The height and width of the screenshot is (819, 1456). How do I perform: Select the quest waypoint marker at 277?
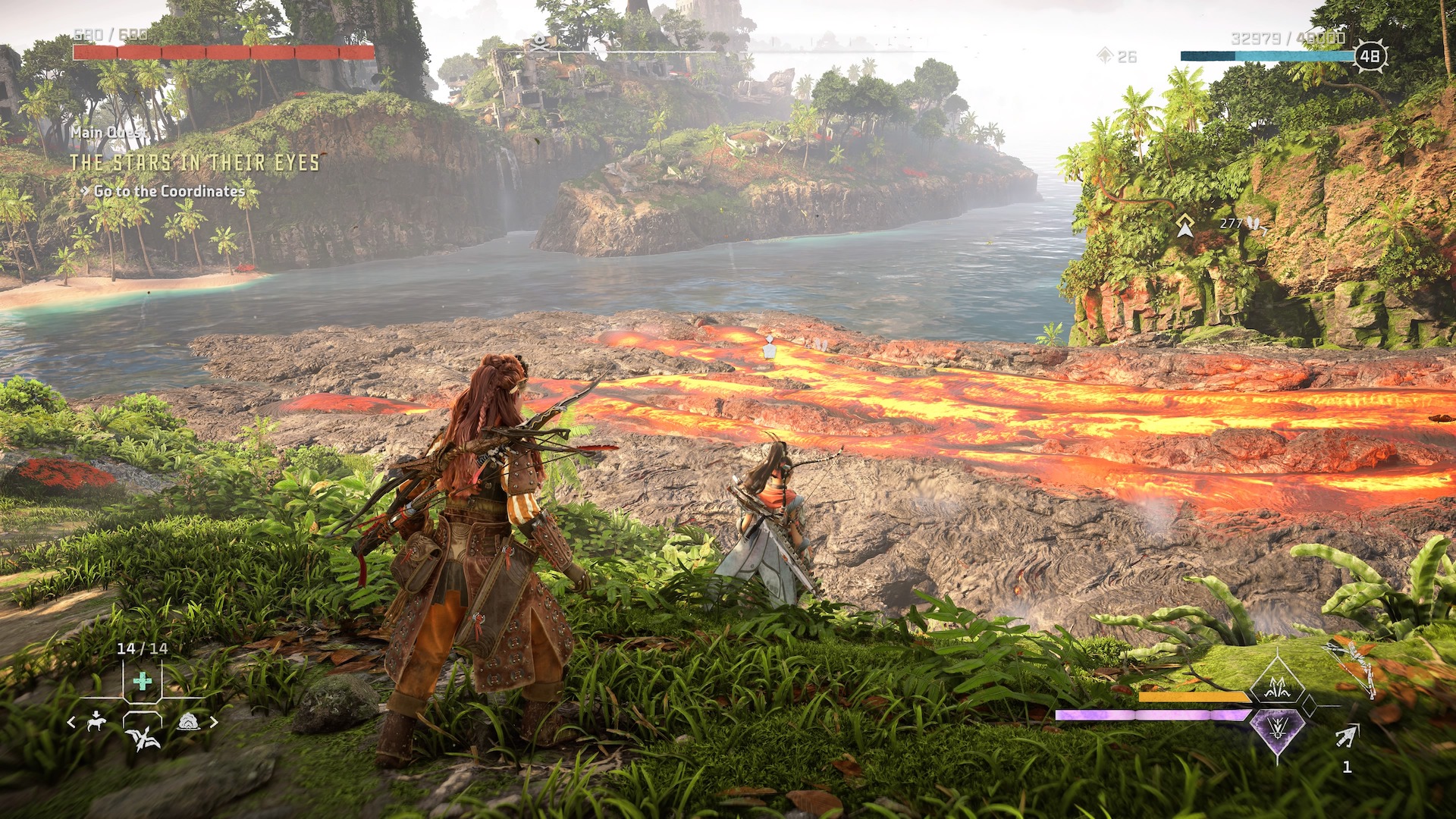(1185, 225)
